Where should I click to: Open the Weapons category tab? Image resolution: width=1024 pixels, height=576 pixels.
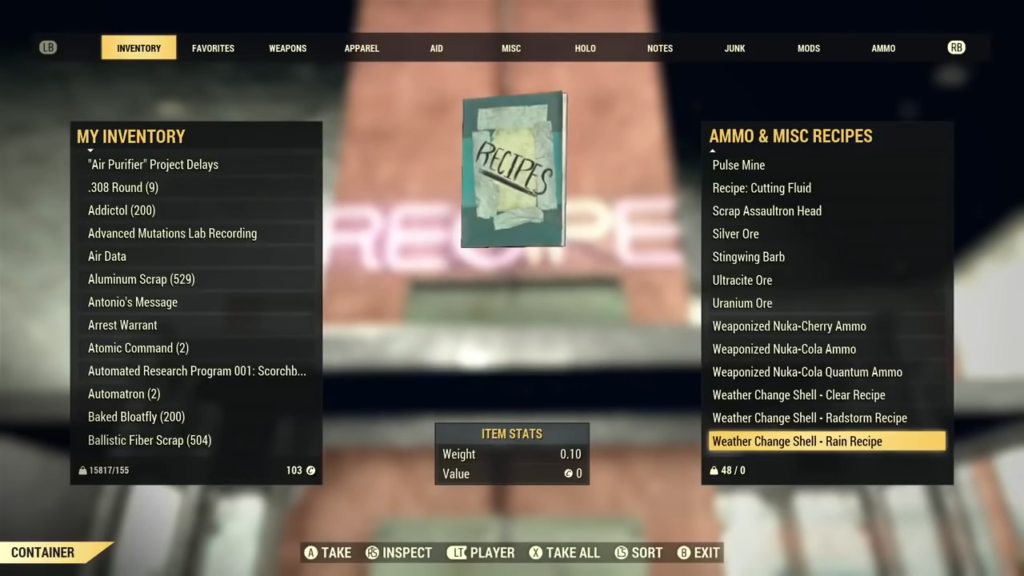288,48
